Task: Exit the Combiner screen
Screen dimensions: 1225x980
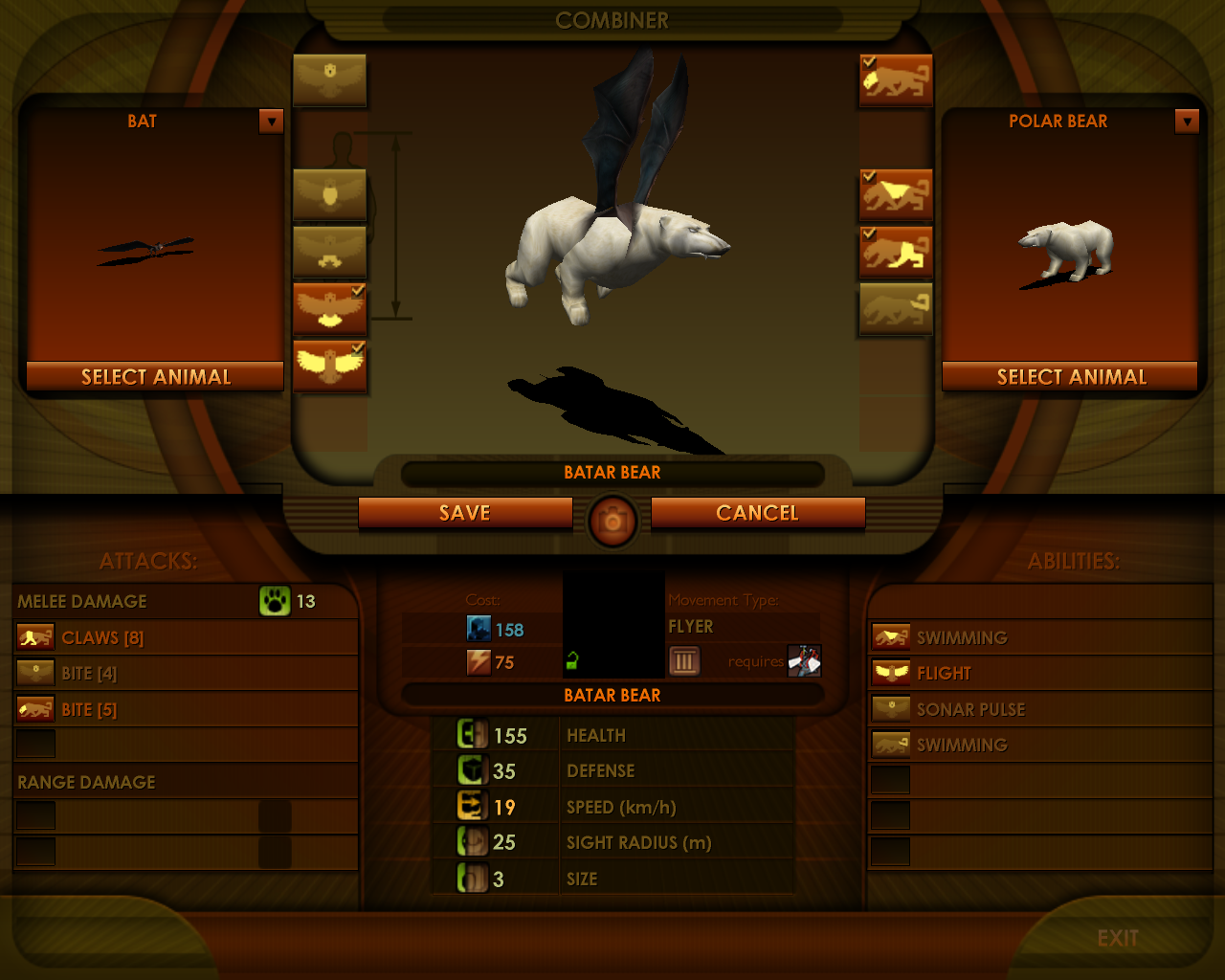Action: click(x=1117, y=938)
